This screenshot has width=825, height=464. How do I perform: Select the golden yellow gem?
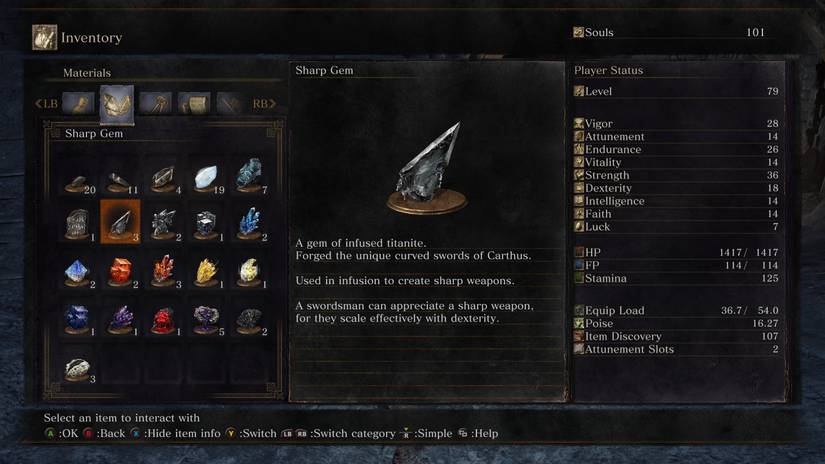point(205,270)
